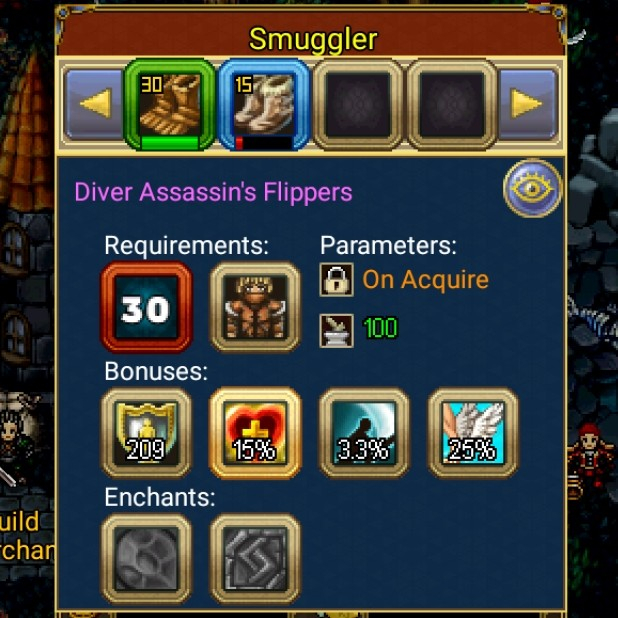Tap the On Acquire padlock icon
The width and height of the screenshot is (618, 618).
[x=336, y=279]
